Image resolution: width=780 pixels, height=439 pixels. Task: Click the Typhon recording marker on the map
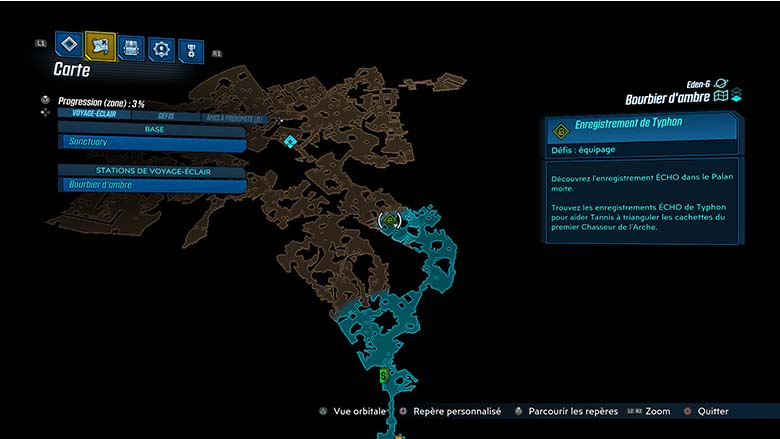389,219
